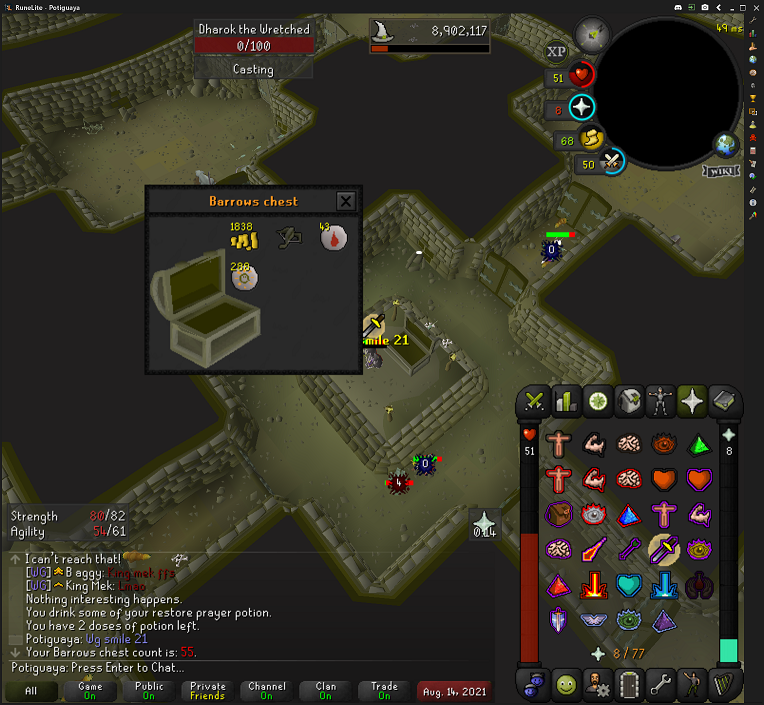Select the Public chat filter tab

[x=147, y=691]
